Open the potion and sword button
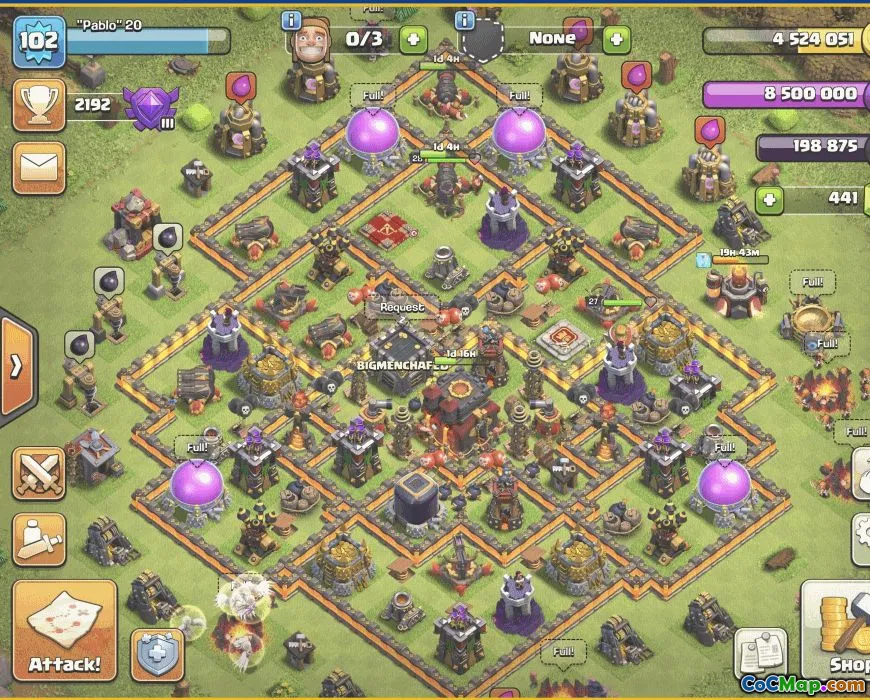Image resolution: width=870 pixels, height=700 pixels. tap(39, 539)
